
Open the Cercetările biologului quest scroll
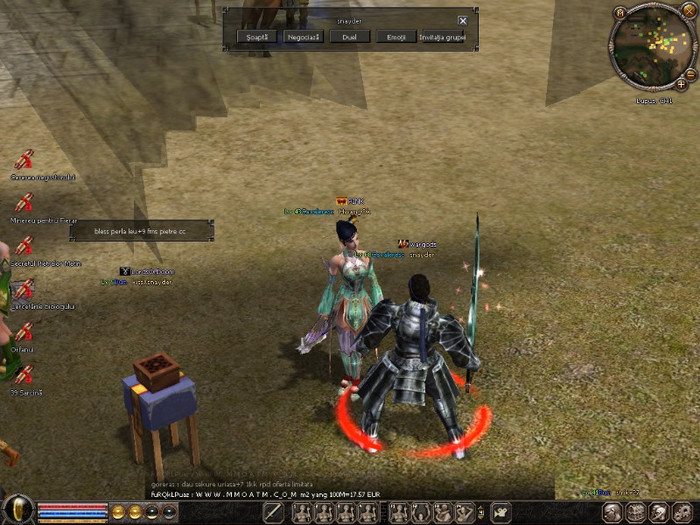pyautogui.click(x=24, y=289)
